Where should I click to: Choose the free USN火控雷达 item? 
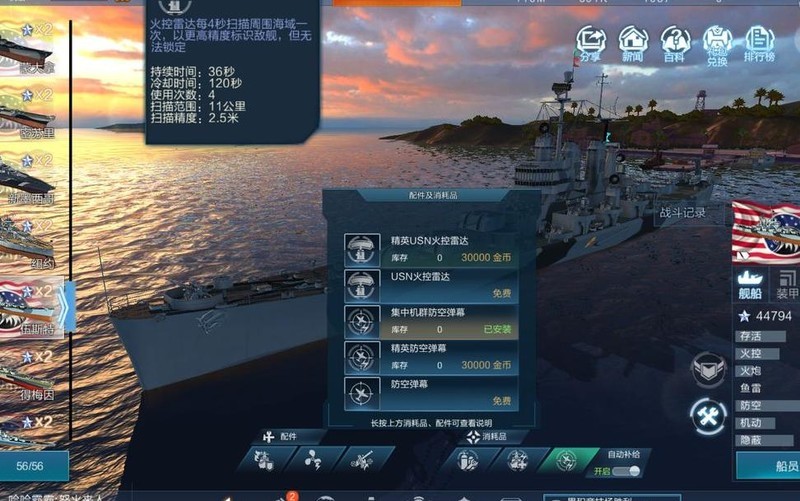(430, 285)
